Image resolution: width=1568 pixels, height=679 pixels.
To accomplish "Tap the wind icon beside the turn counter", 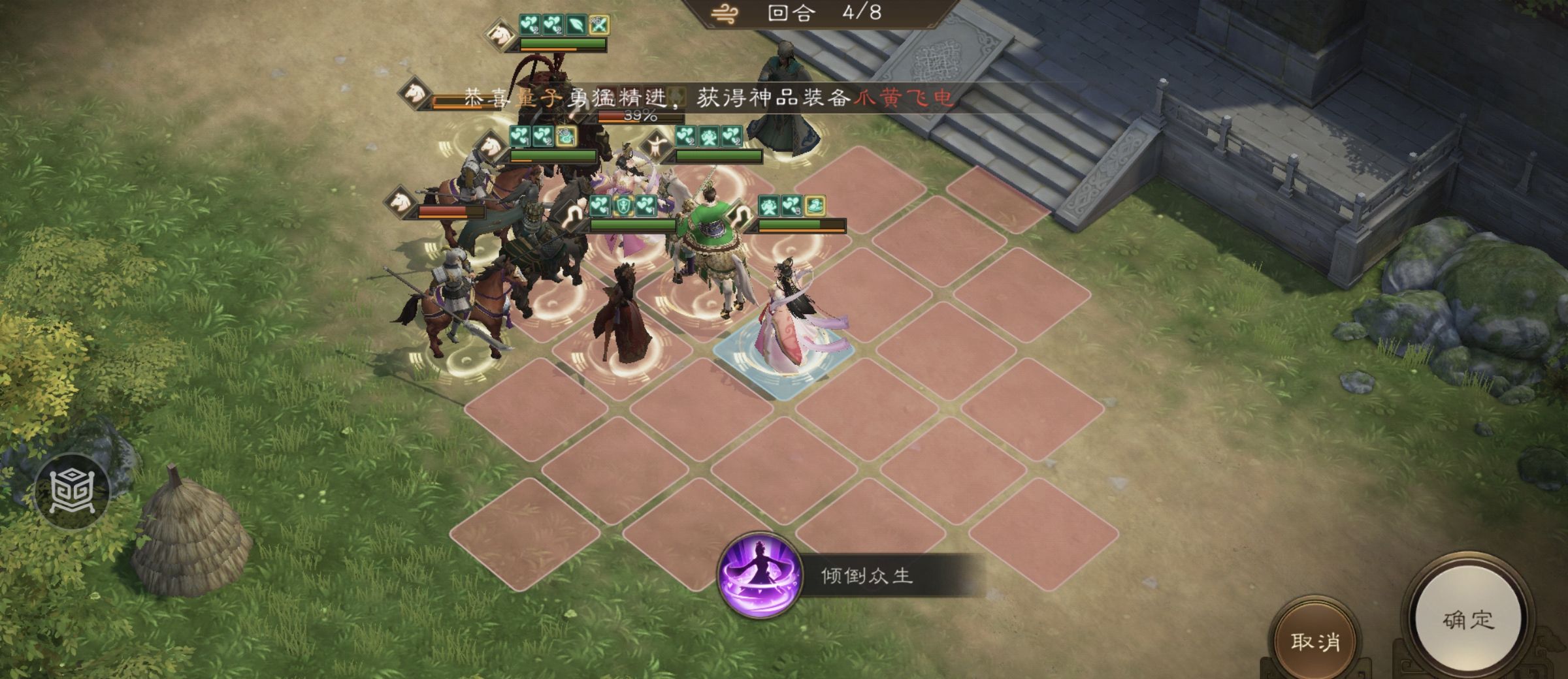I will pos(725,14).
